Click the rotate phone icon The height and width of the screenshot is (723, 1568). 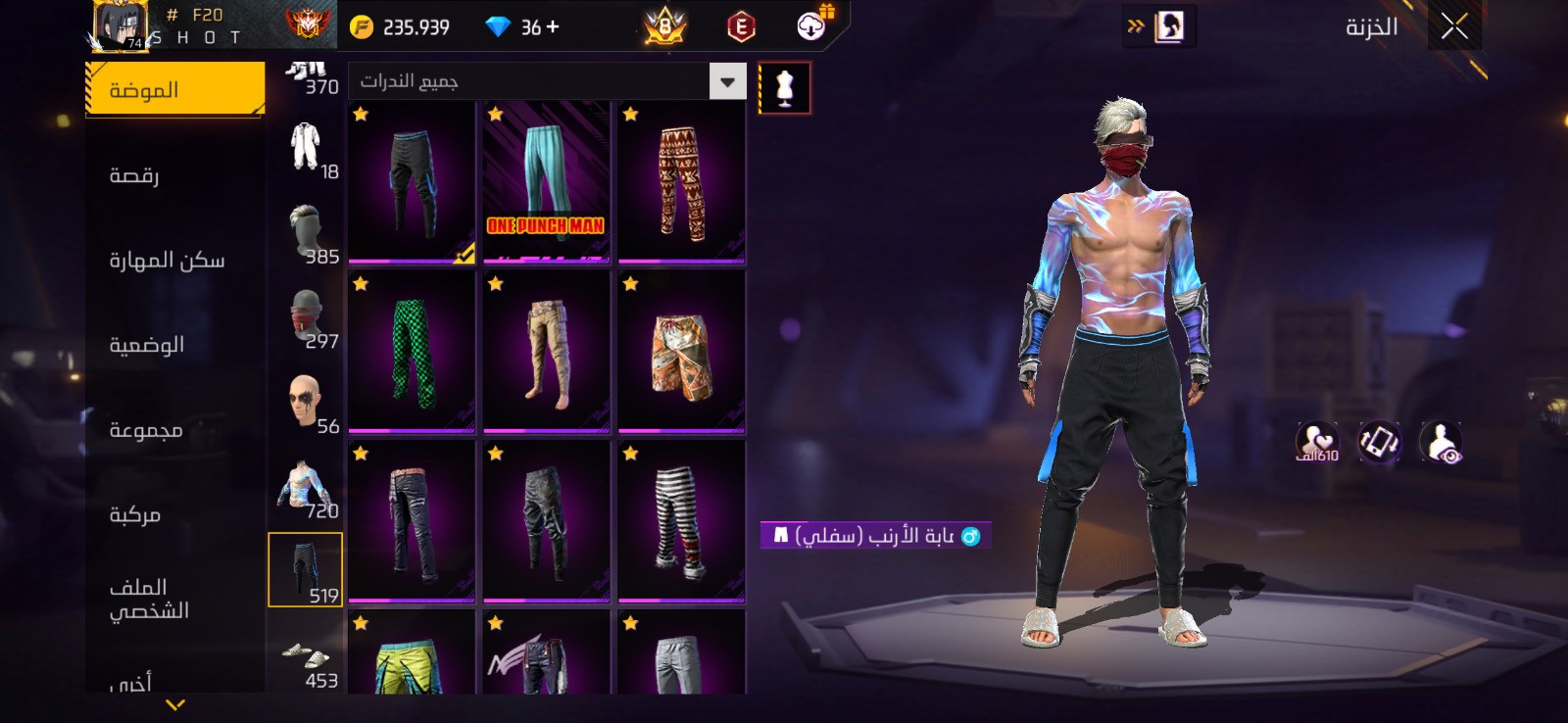pyautogui.click(x=1379, y=443)
